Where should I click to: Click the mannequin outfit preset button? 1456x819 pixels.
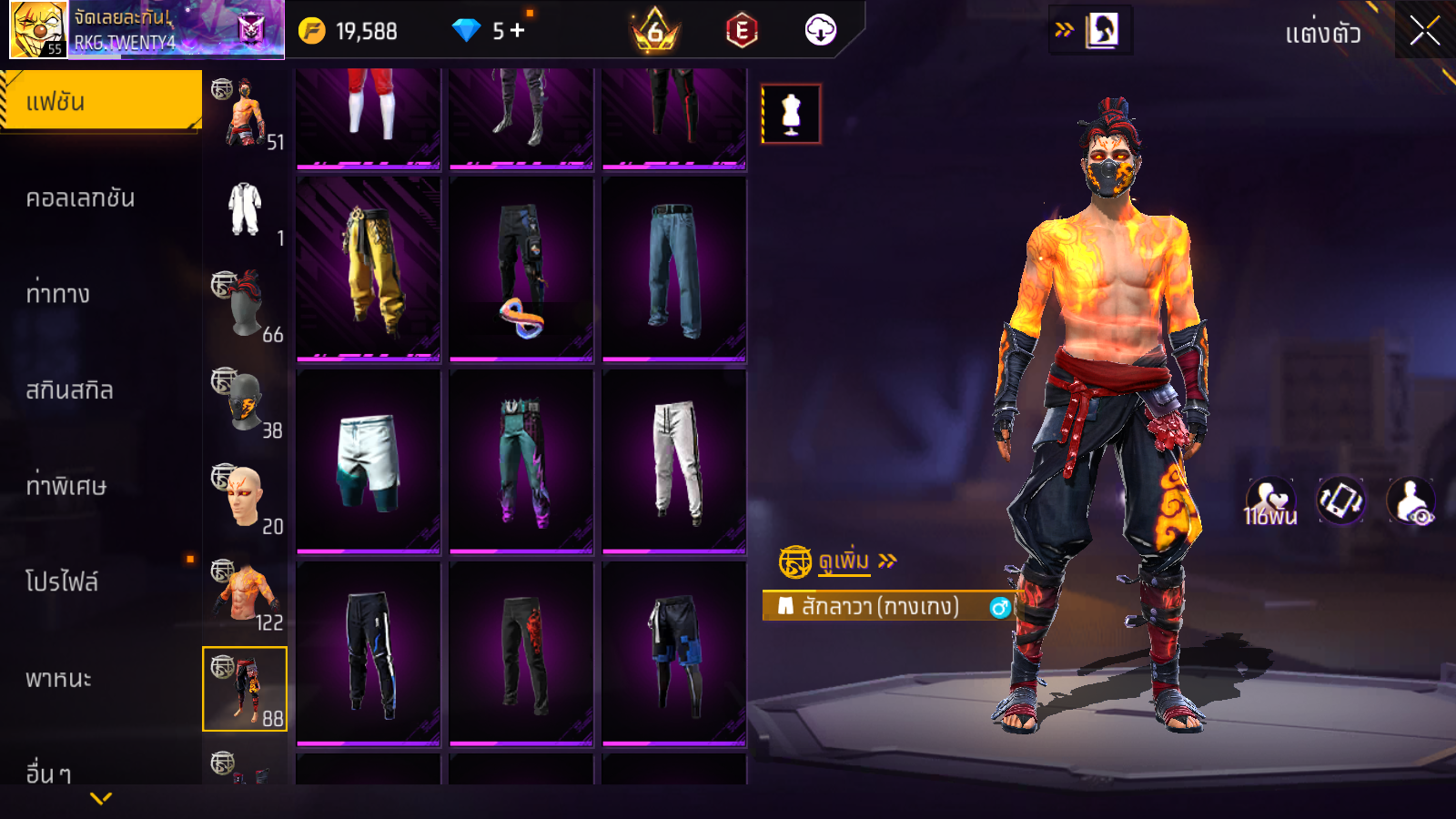791,114
